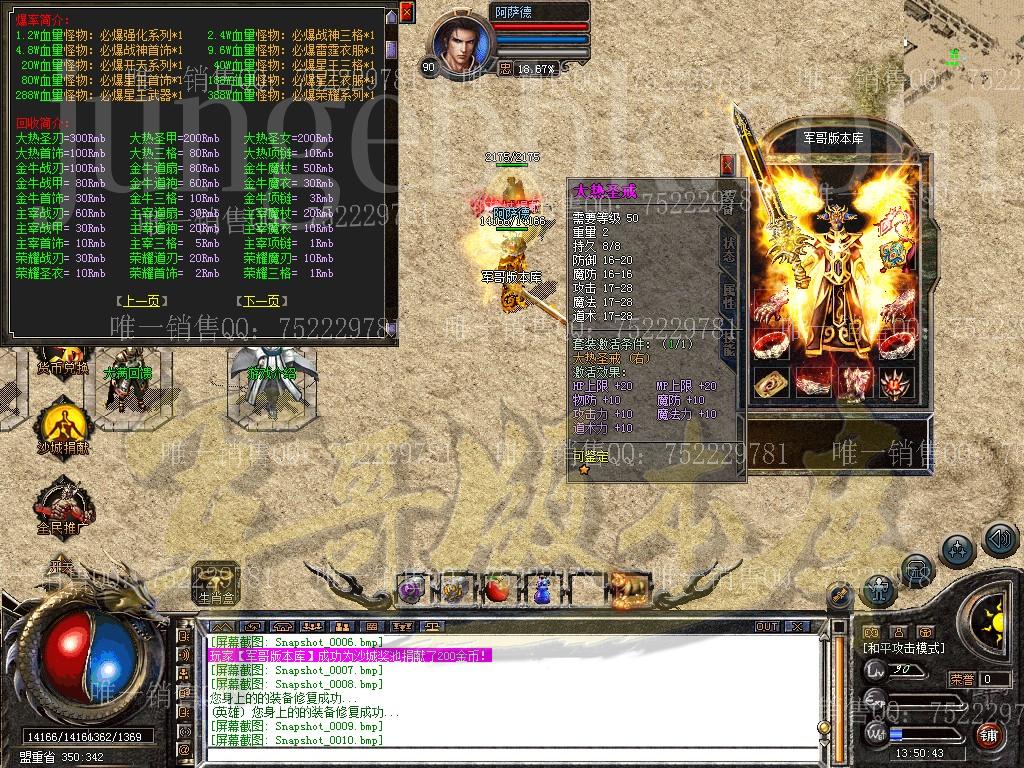Click the player portrait of 阿萨德

coord(461,45)
